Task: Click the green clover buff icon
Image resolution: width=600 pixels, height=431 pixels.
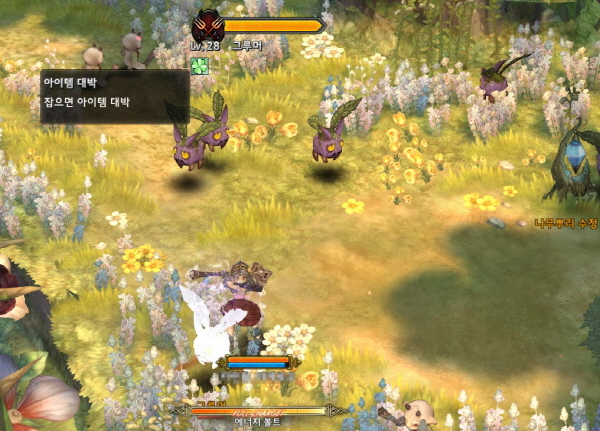Action: click(x=198, y=64)
